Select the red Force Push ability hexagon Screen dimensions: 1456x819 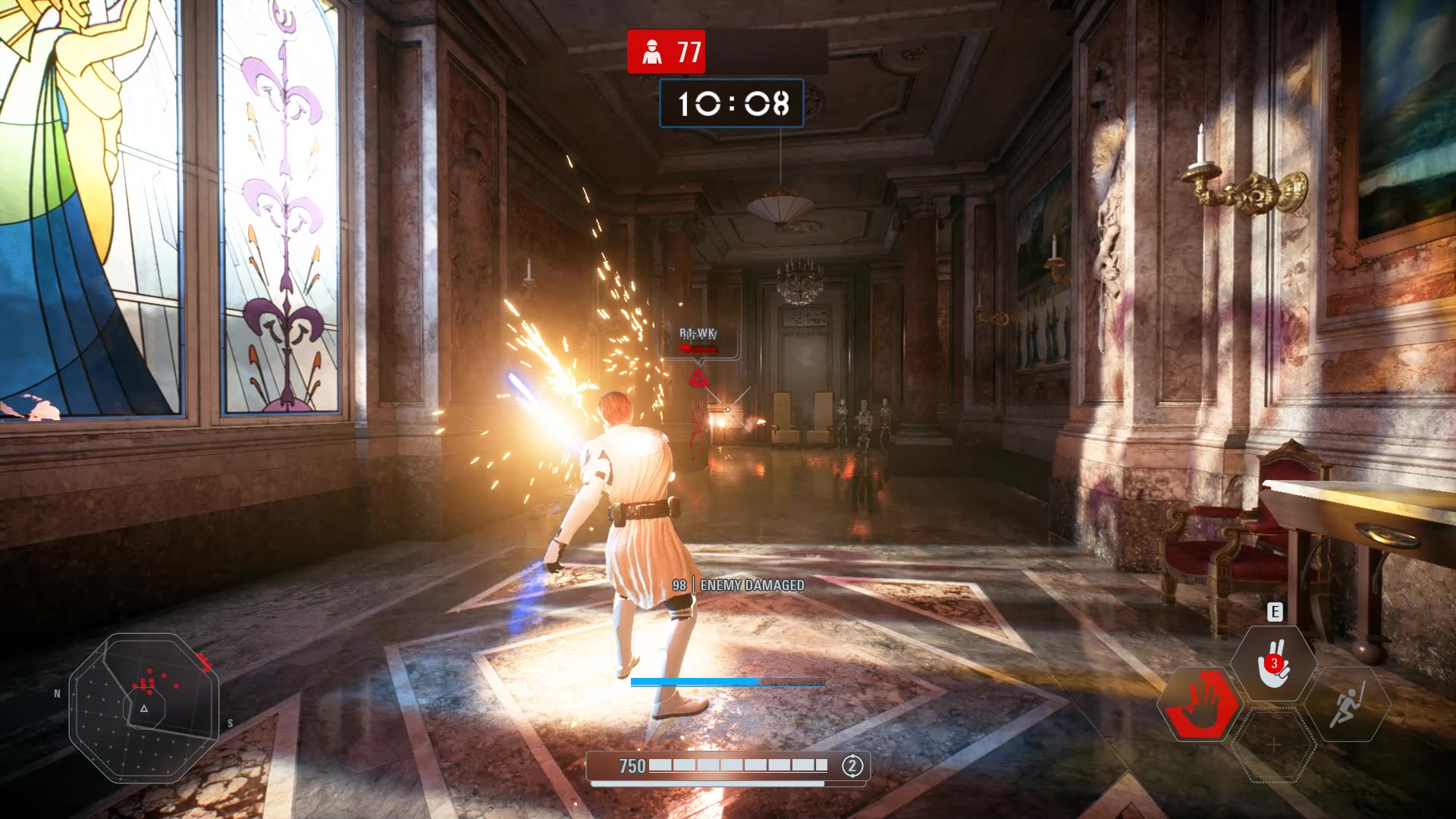pyautogui.click(x=1203, y=705)
